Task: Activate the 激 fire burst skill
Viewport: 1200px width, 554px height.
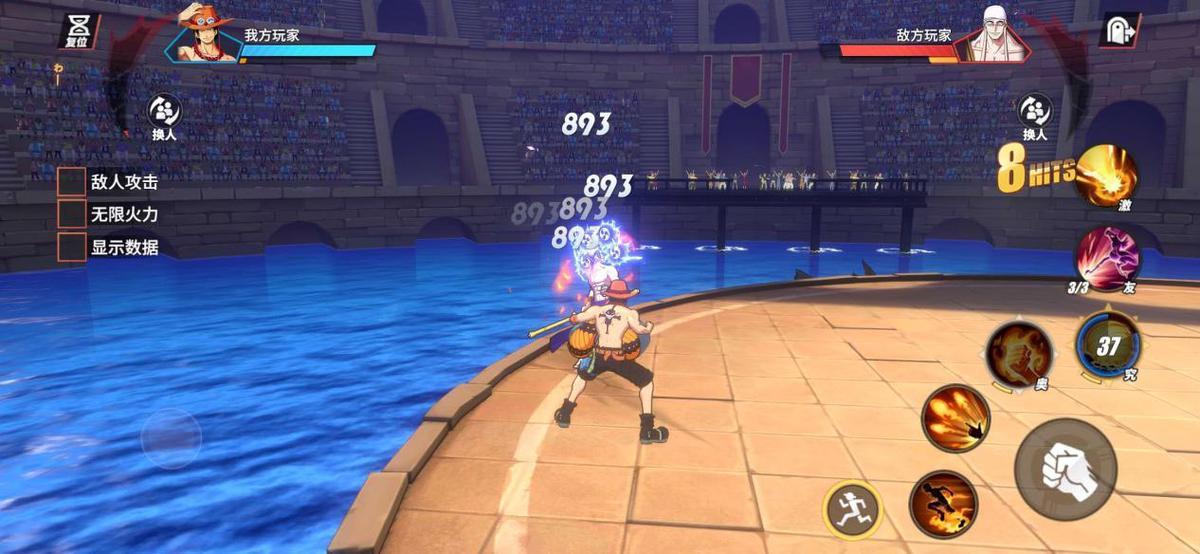Action: [x=1106, y=175]
